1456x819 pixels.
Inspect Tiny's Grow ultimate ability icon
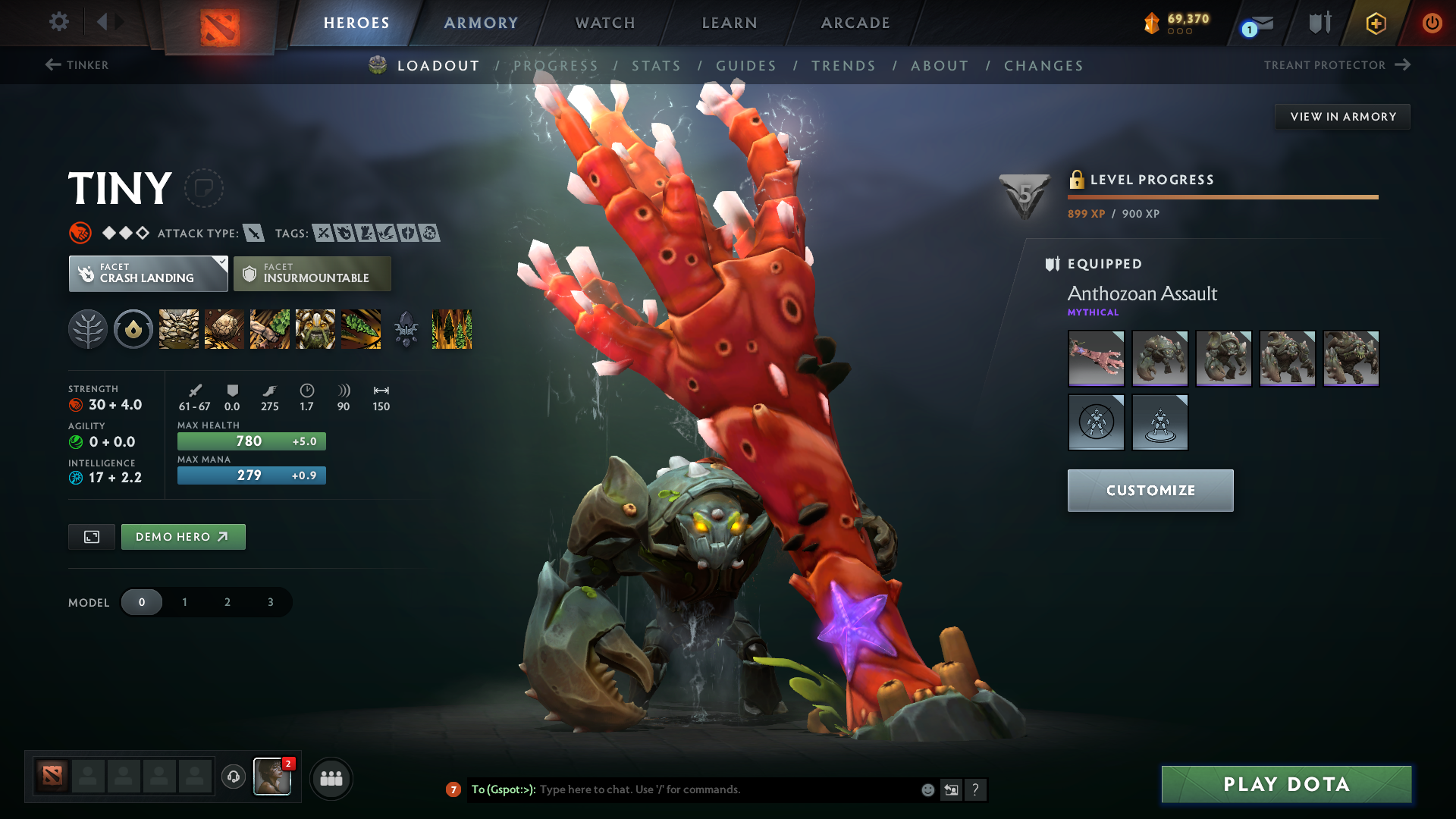[x=315, y=329]
